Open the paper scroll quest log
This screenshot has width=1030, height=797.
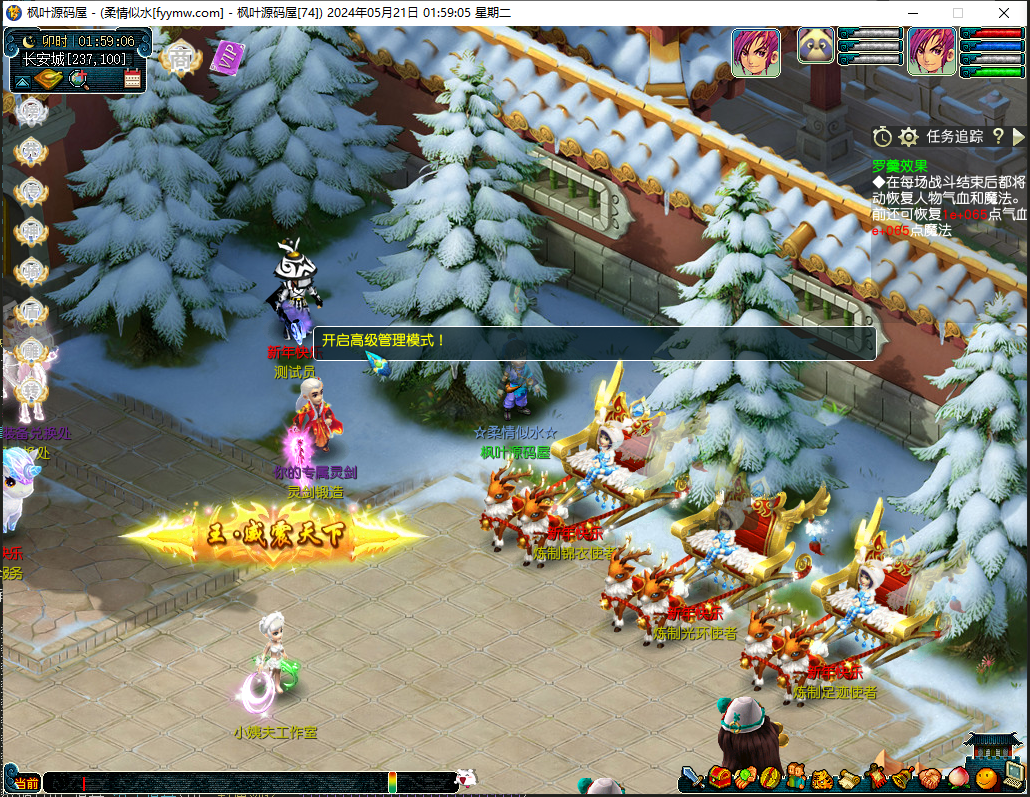(x=848, y=777)
